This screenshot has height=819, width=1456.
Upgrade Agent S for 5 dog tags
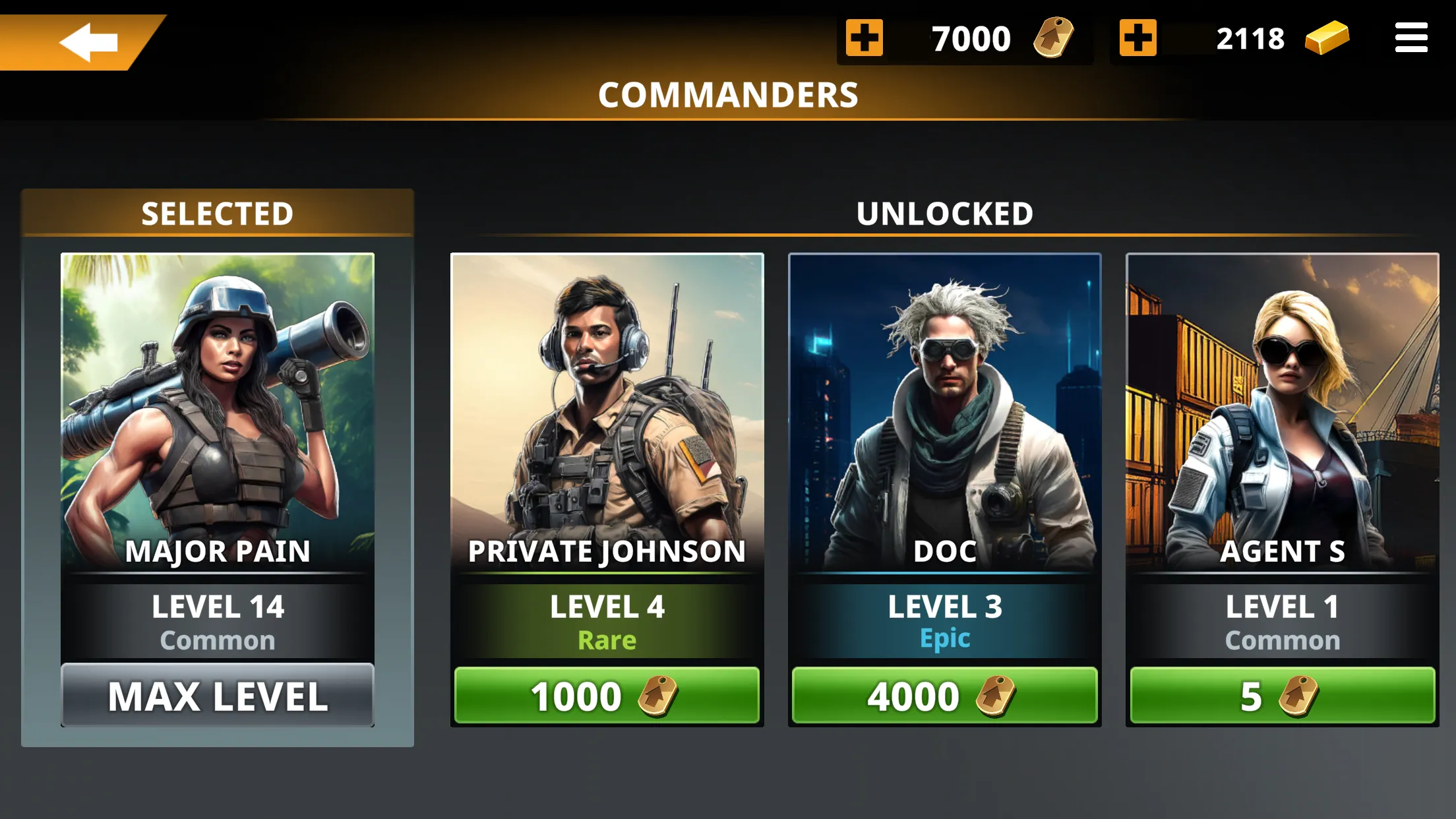[1282, 694]
